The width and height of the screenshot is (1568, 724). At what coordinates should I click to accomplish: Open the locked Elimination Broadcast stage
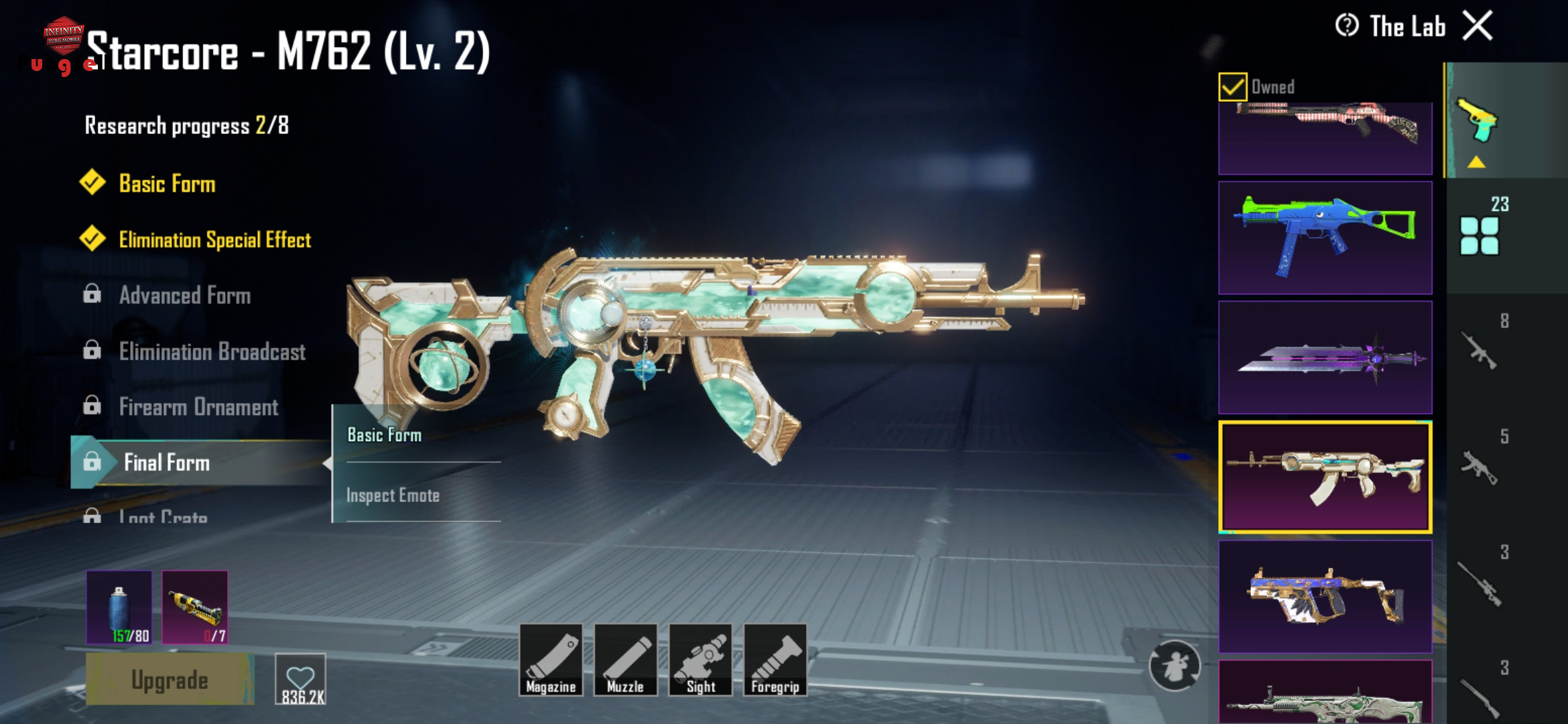tap(212, 352)
